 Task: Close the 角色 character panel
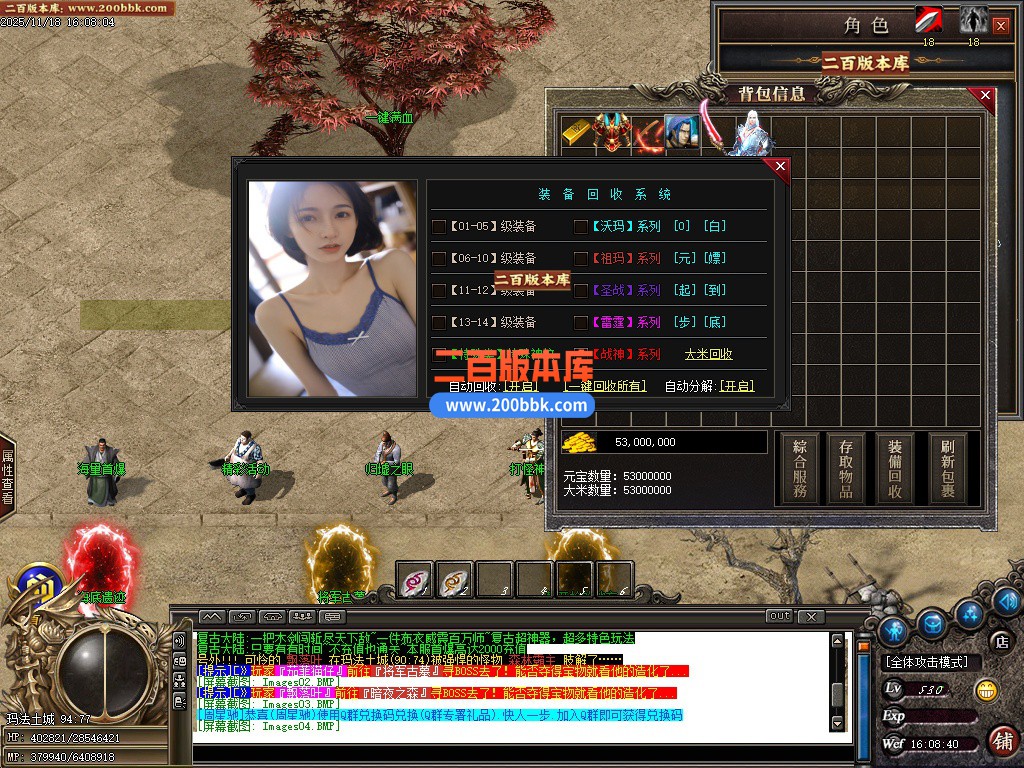(x=1001, y=26)
